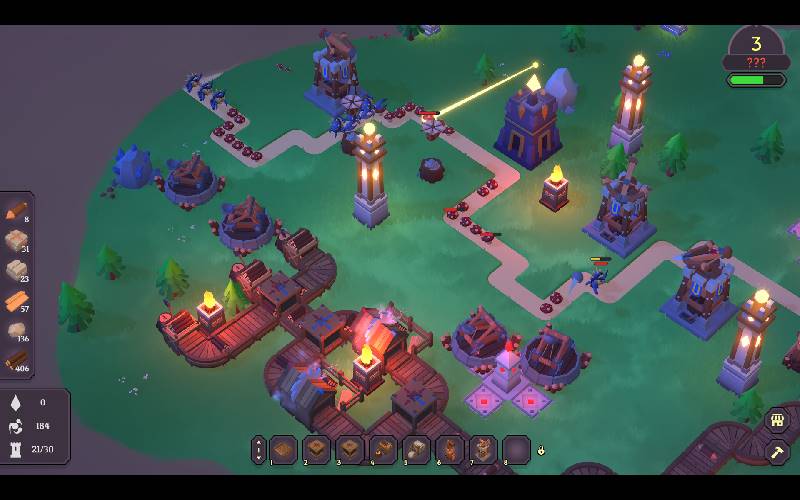
Task: Open the build menu hammer button
Action: (777, 452)
